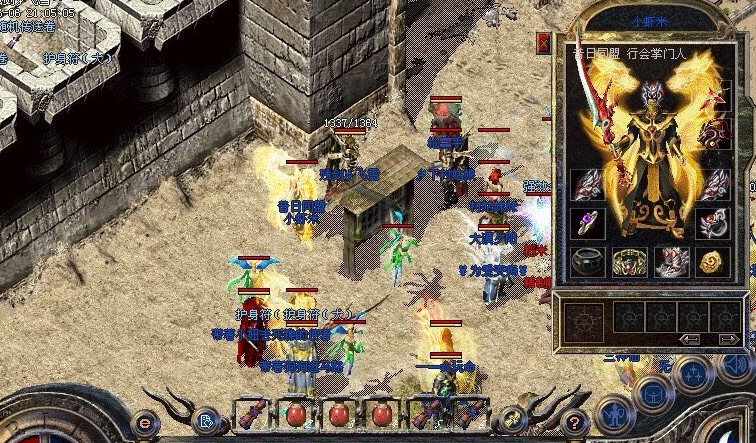Image resolution: width=756 pixels, height=443 pixels.
Task: Click the left arrow in equipment panel
Action: pos(690,338)
